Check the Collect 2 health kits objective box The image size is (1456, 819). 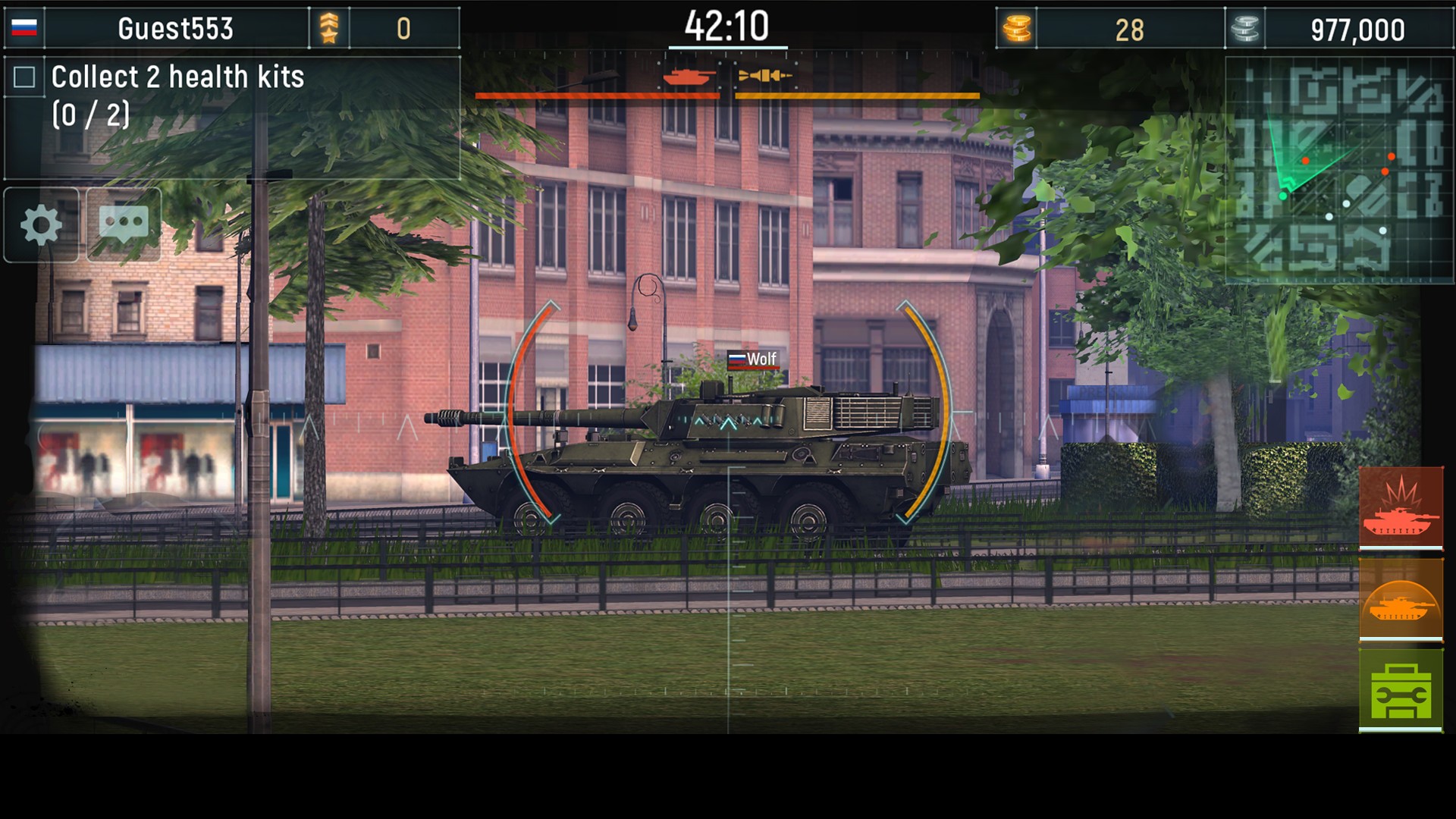26,76
